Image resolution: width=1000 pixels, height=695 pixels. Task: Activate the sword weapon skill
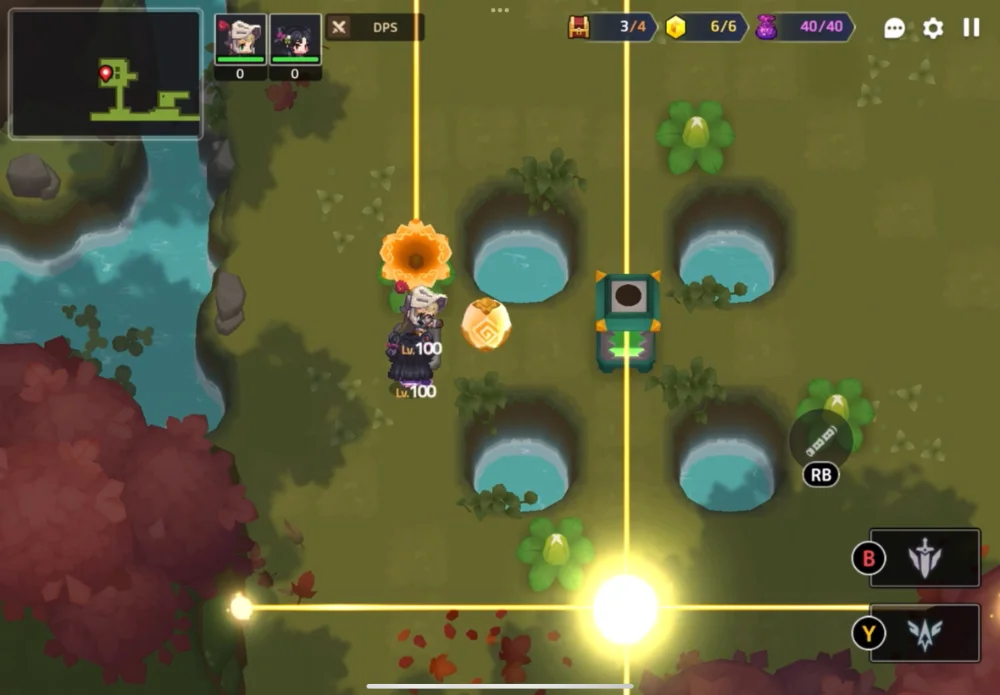coord(925,558)
